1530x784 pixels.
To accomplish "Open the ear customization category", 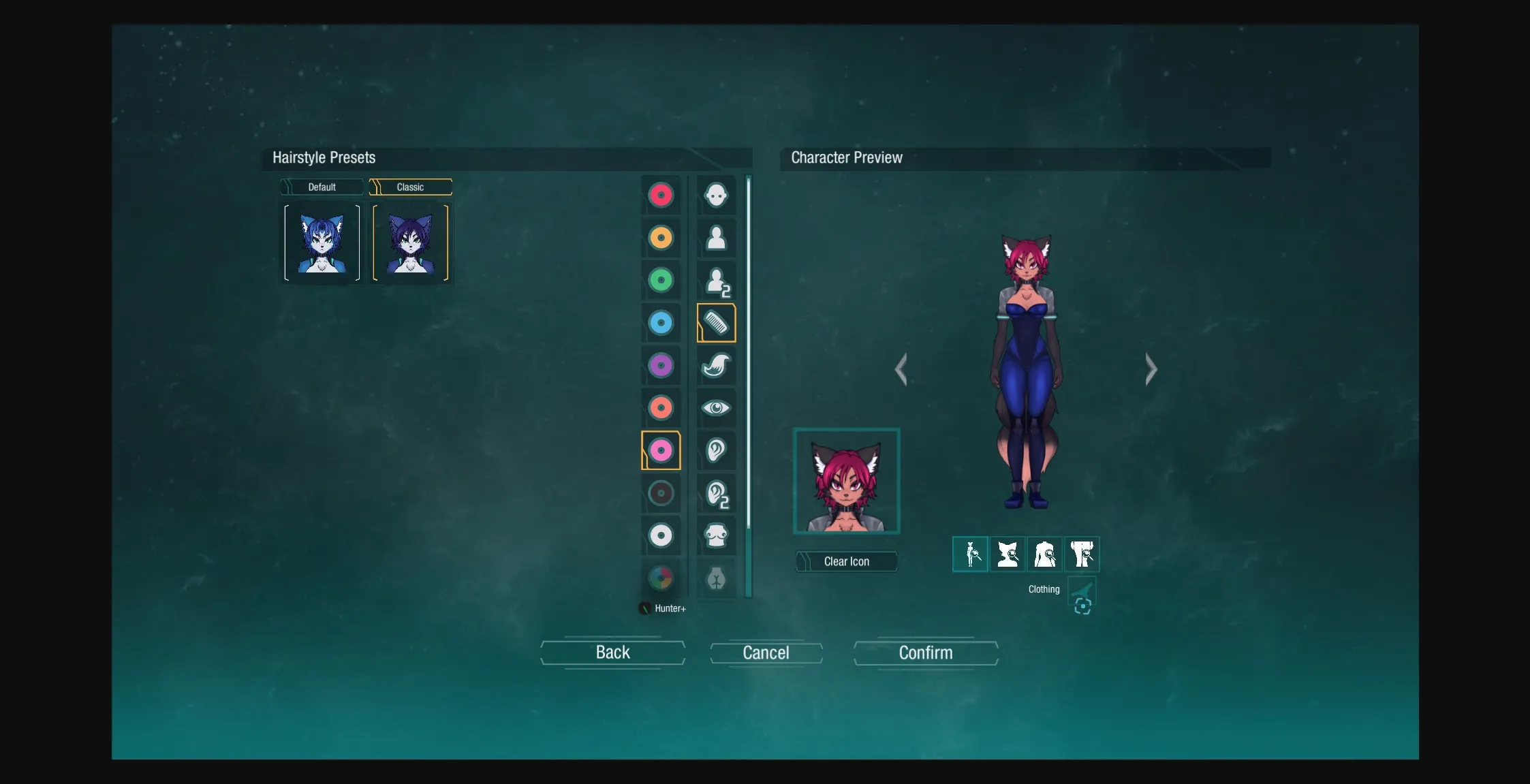I will pyautogui.click(x=716, y=450).
